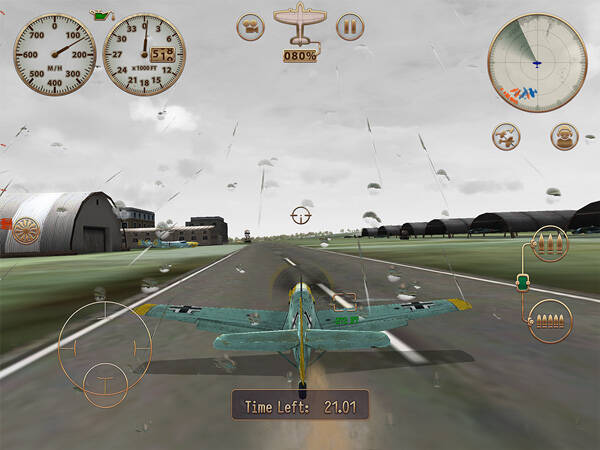Tap the pilot portrait icon
Image resolution: width=600 pixels, height=450 pixels.
(x=564, y=137)
